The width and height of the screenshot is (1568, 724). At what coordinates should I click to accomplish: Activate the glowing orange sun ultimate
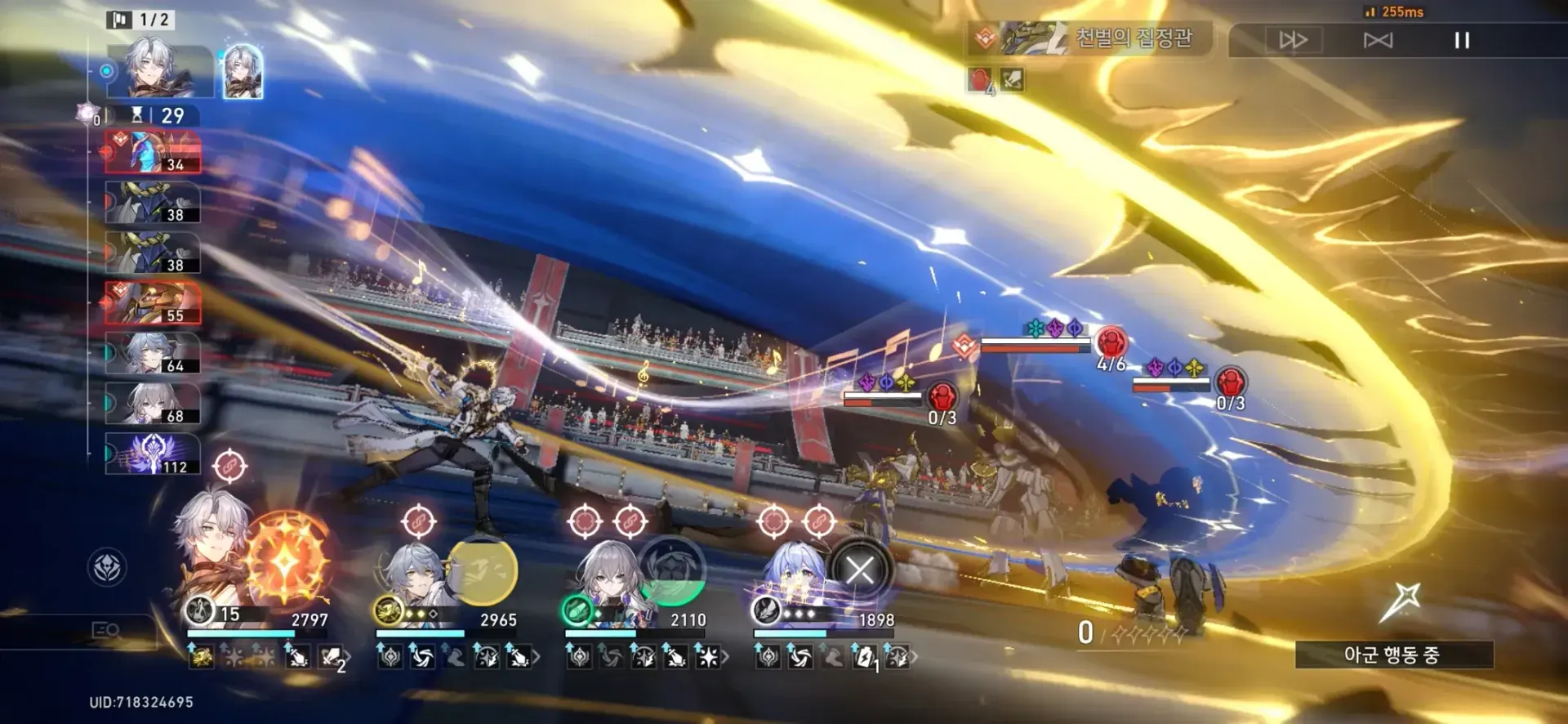pyautogui.click(x=285, y=560)
